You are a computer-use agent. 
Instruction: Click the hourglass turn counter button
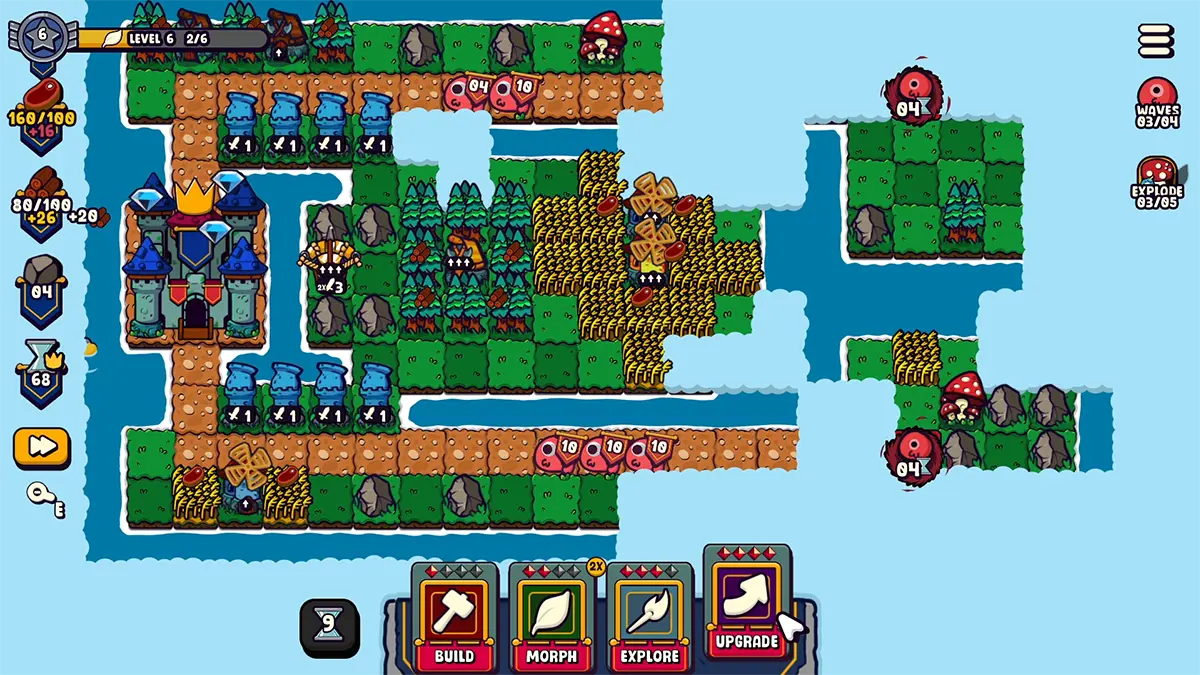[327, 628]
